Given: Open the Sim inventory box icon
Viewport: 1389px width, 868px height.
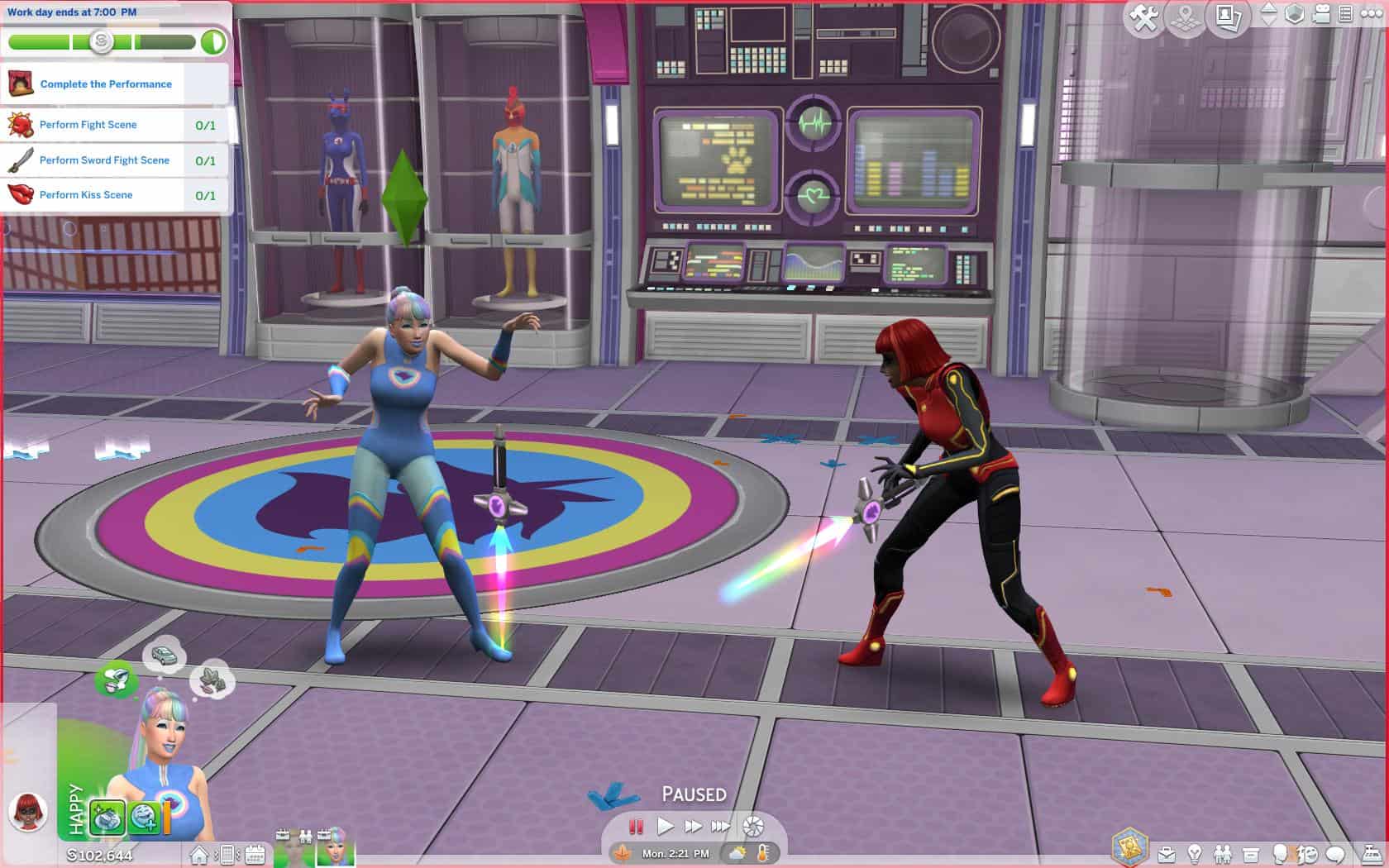Looking at the screenshot, I should 1251,854.
